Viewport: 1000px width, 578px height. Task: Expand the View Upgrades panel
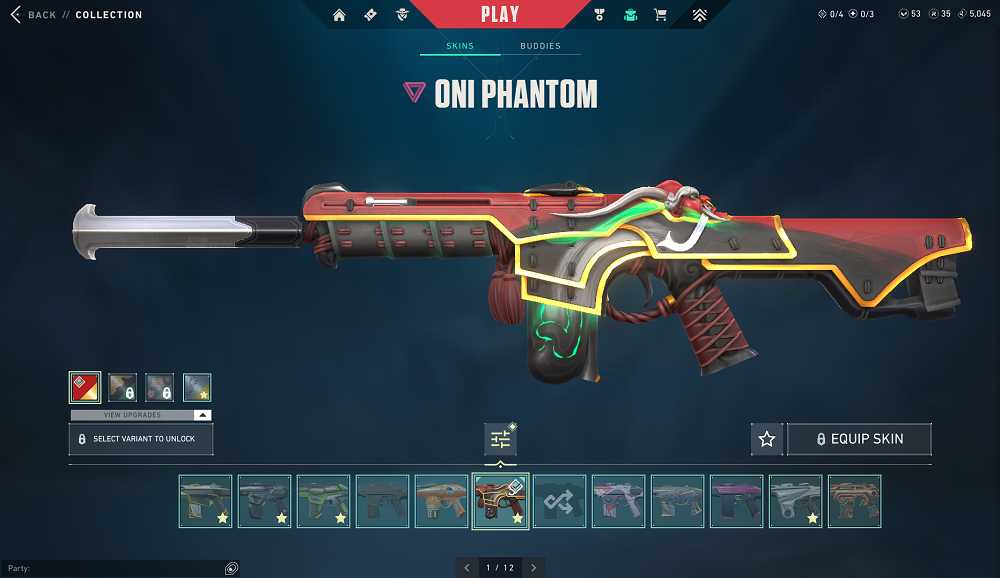point(141,415)
